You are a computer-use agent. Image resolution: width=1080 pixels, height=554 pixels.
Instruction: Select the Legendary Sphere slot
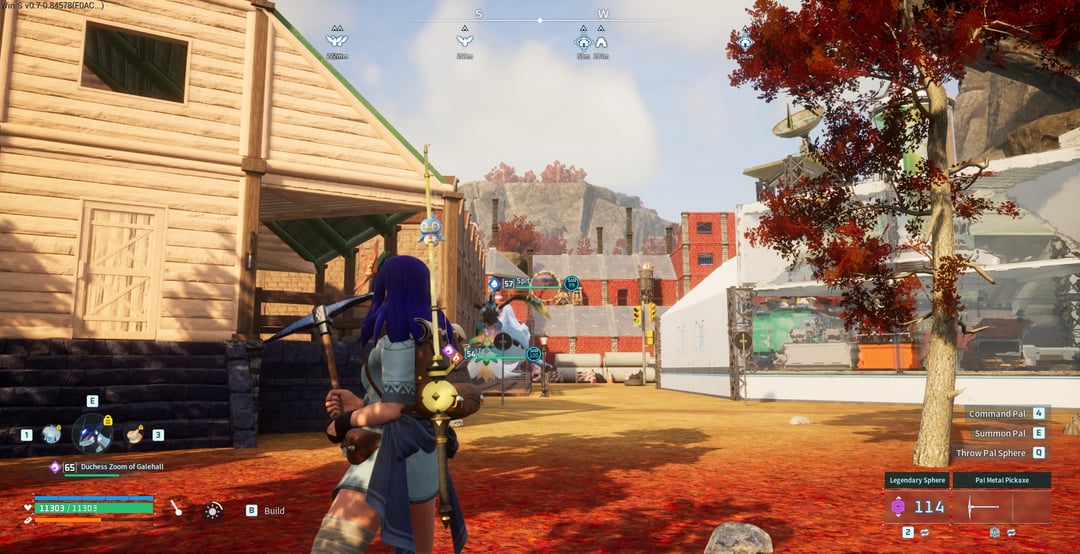click(x=917, y=506)
